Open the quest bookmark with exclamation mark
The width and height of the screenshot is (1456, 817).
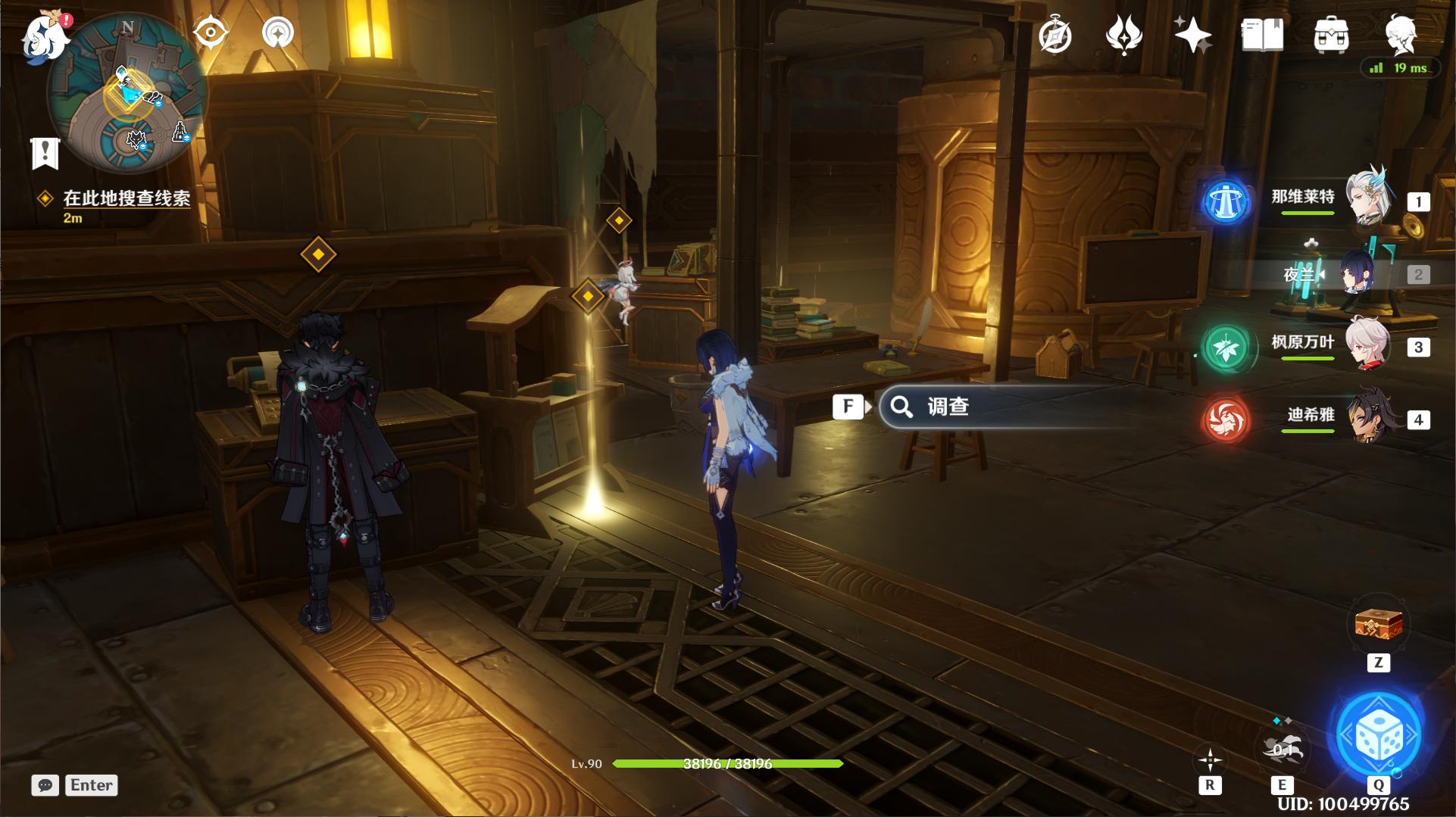[x=45, y=152]
